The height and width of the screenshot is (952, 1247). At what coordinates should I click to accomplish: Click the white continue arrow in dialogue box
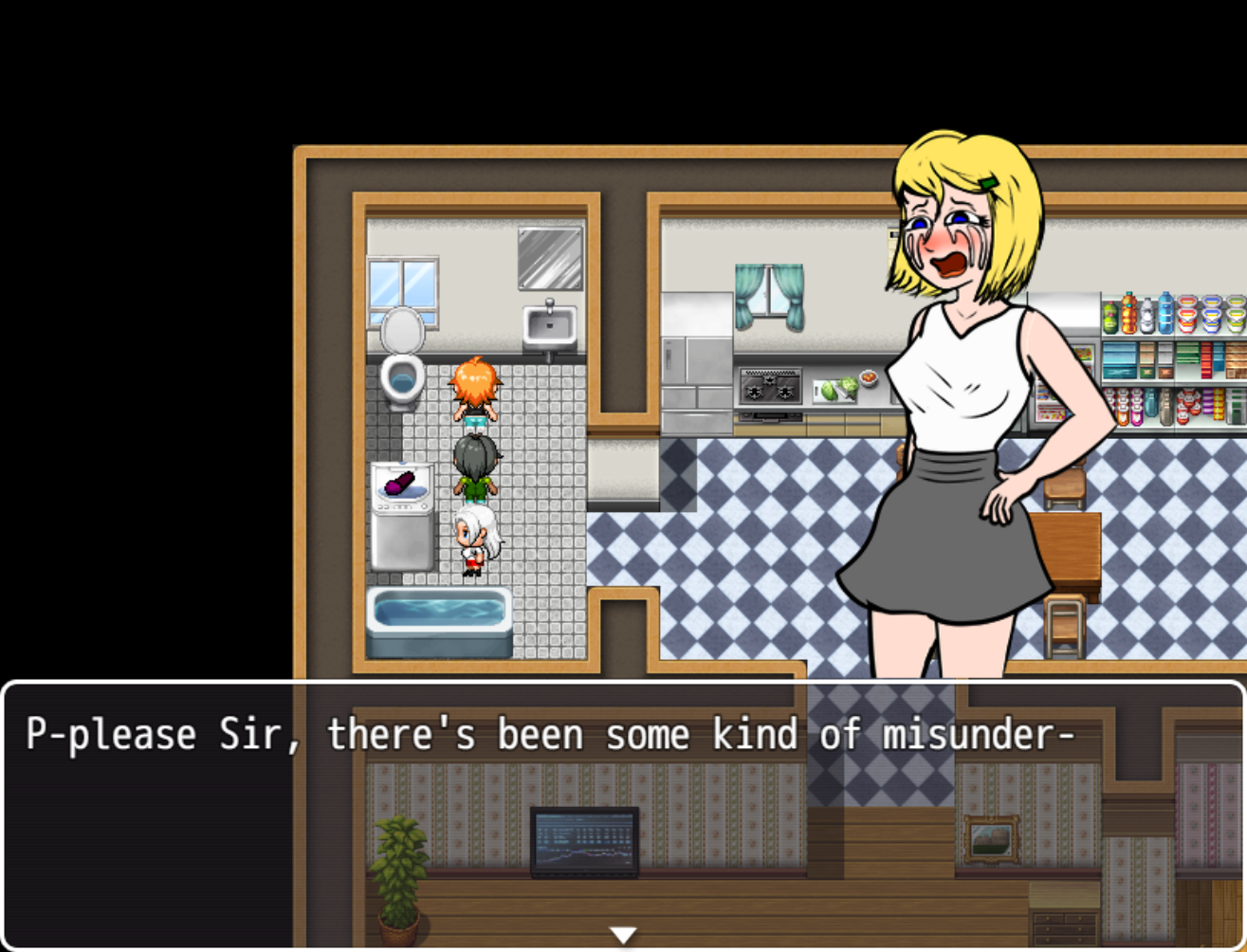tap(623, 936)
